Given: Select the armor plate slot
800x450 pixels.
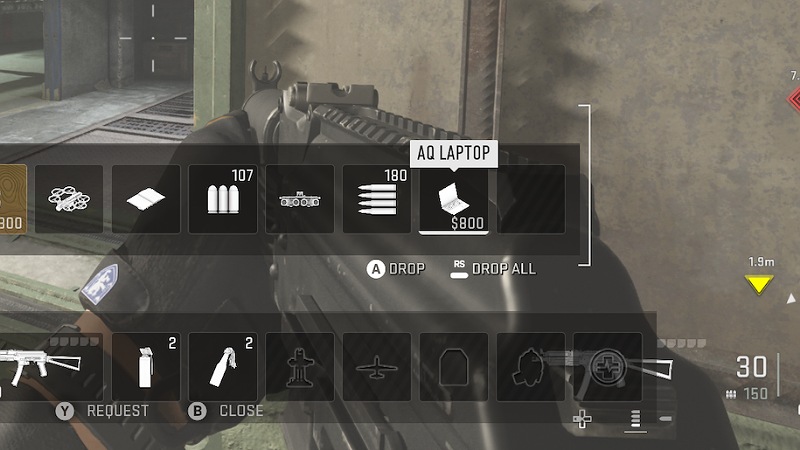Looking at the screenshot, I should (x=454, y=366).
